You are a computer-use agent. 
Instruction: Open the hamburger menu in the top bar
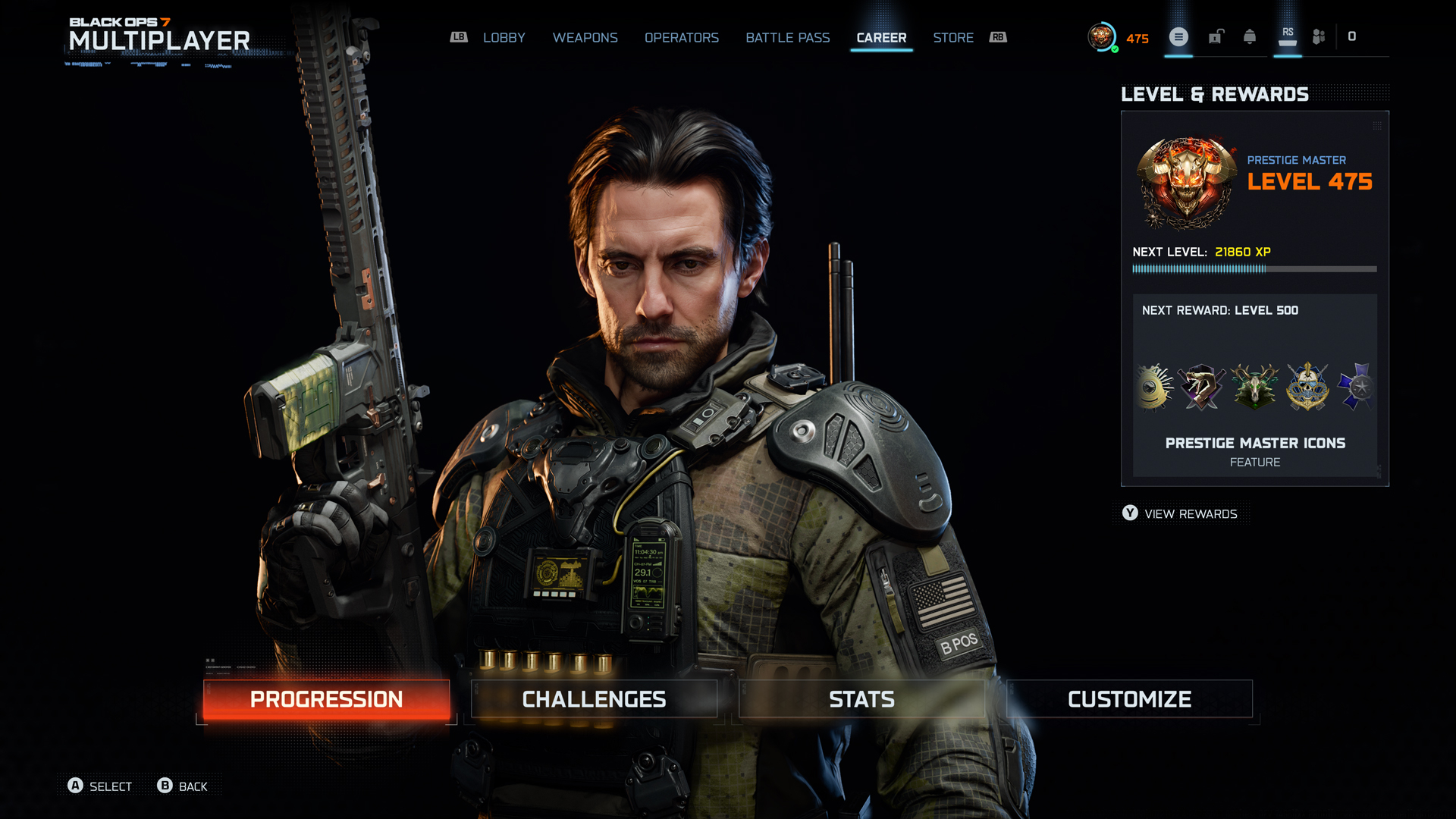pyautogui.click(x=1178, y=37)
